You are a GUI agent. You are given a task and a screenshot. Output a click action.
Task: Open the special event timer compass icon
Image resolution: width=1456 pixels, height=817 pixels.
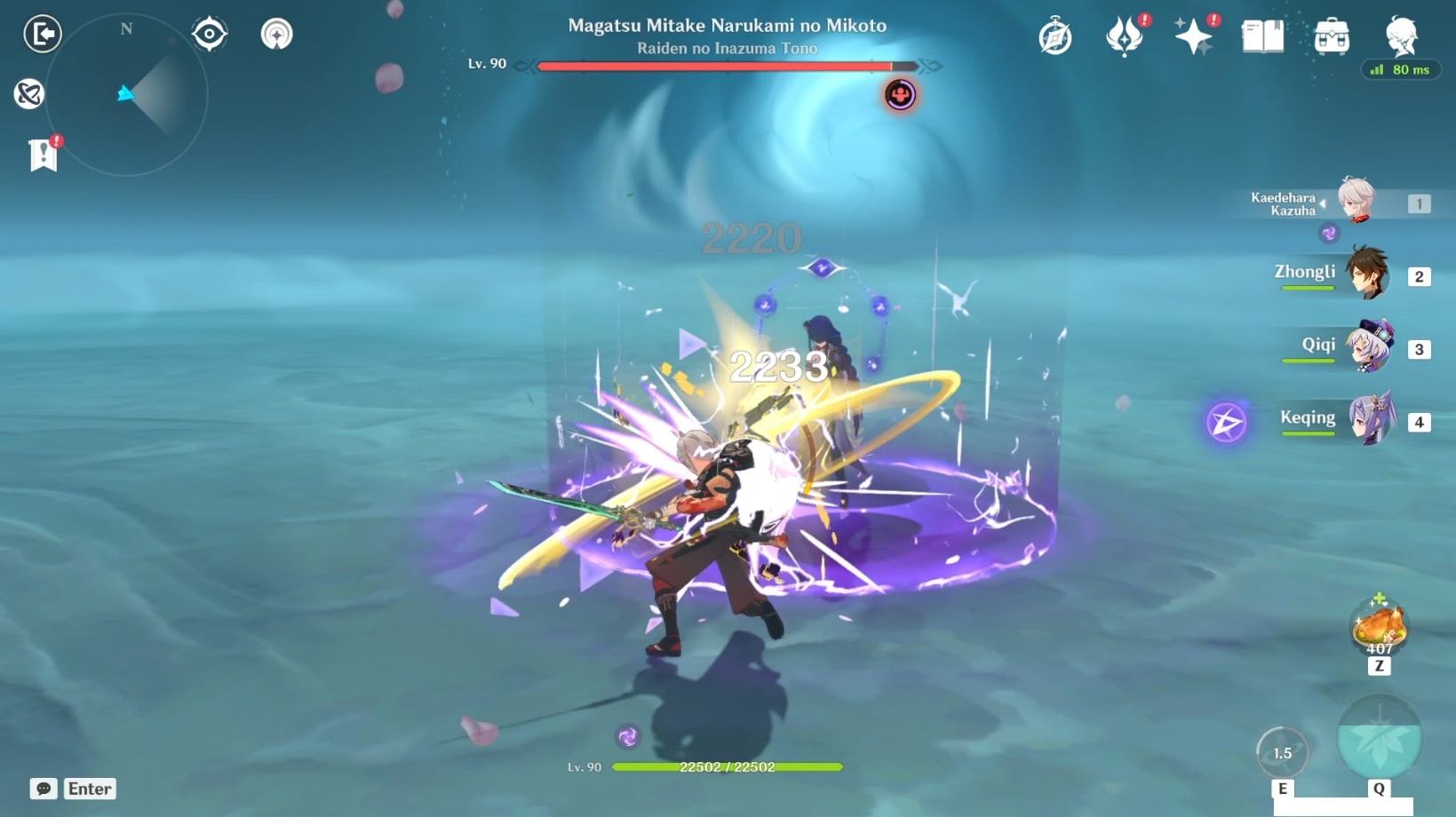[x=1055, y=36]
